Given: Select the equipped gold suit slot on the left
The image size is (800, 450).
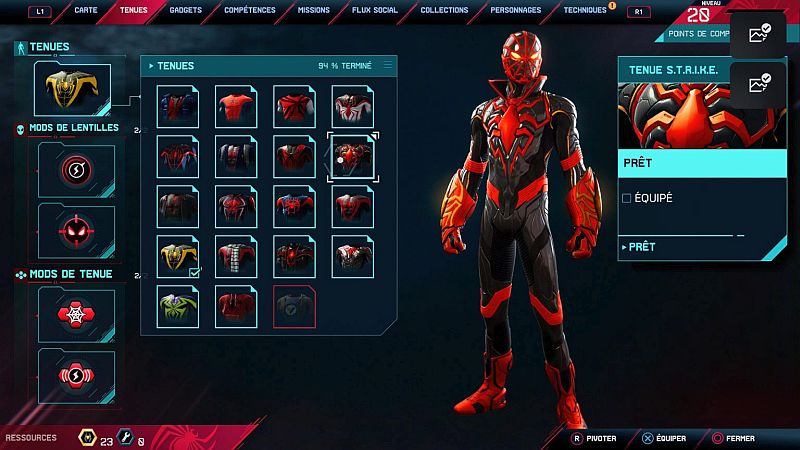Looking at the screenshot, I should click(x=71, y=88).
